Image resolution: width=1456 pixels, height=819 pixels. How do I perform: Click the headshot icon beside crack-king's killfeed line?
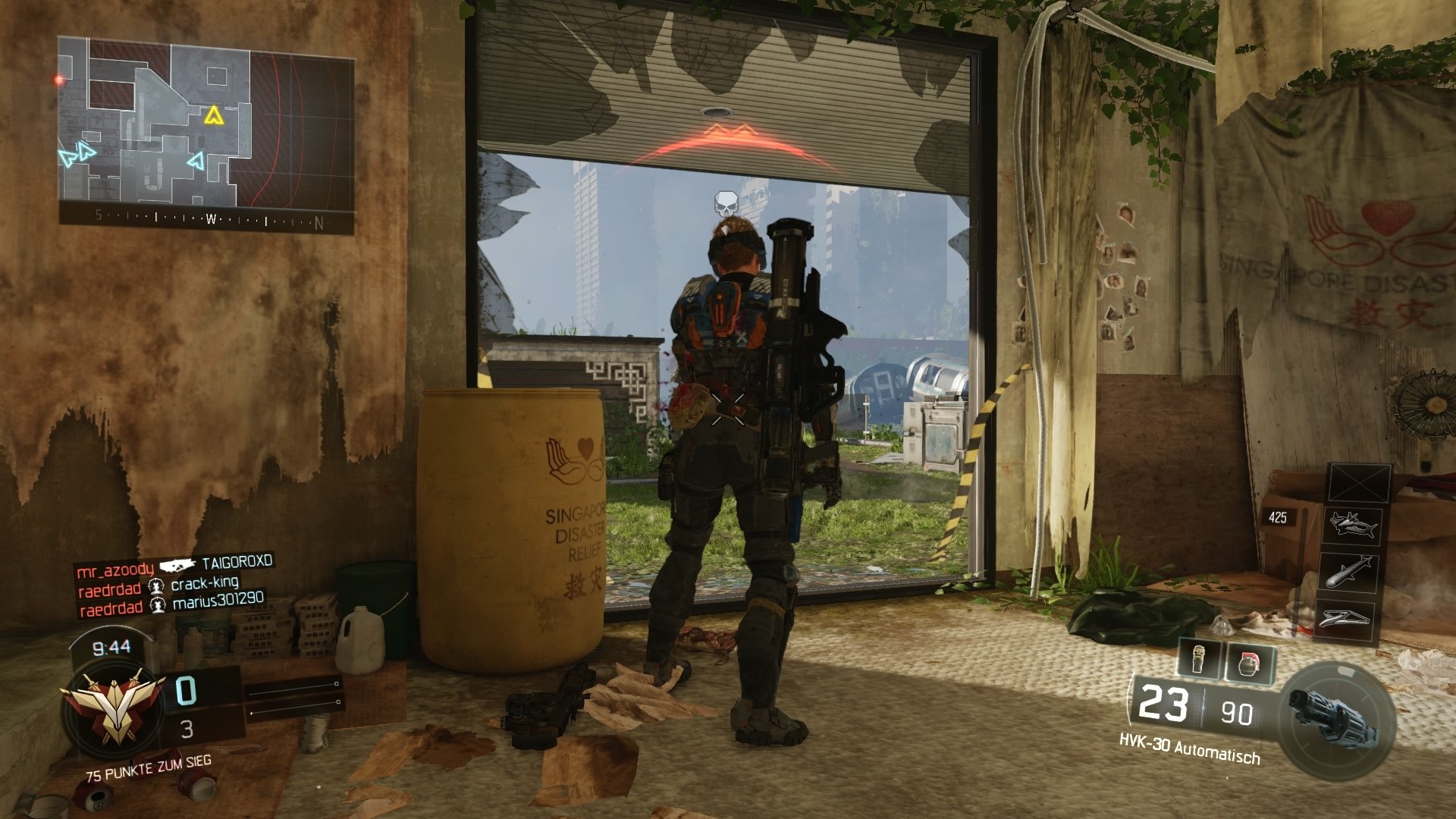coord(156,586)
